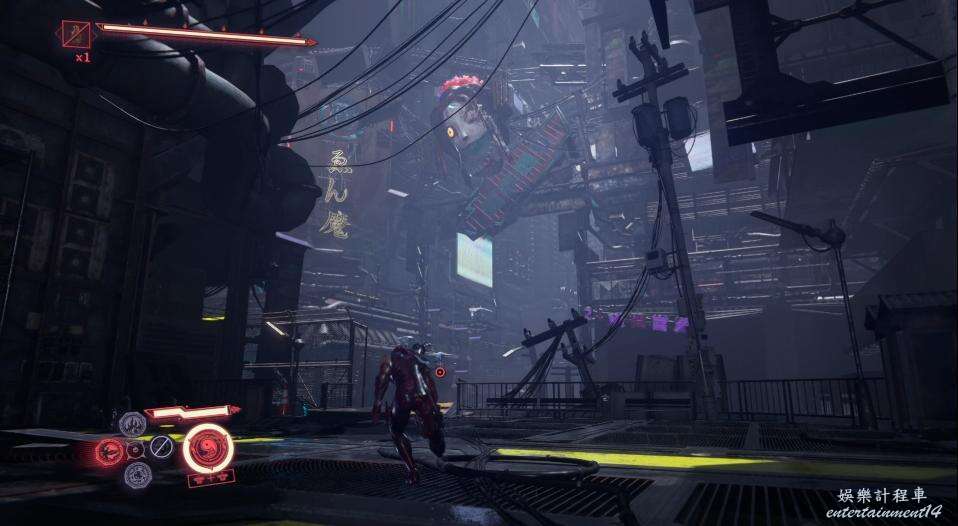This screenshot has width=958, height=526.
Task: Pick the grey octagonal skill icon at bottom
Action: [138, 474]
